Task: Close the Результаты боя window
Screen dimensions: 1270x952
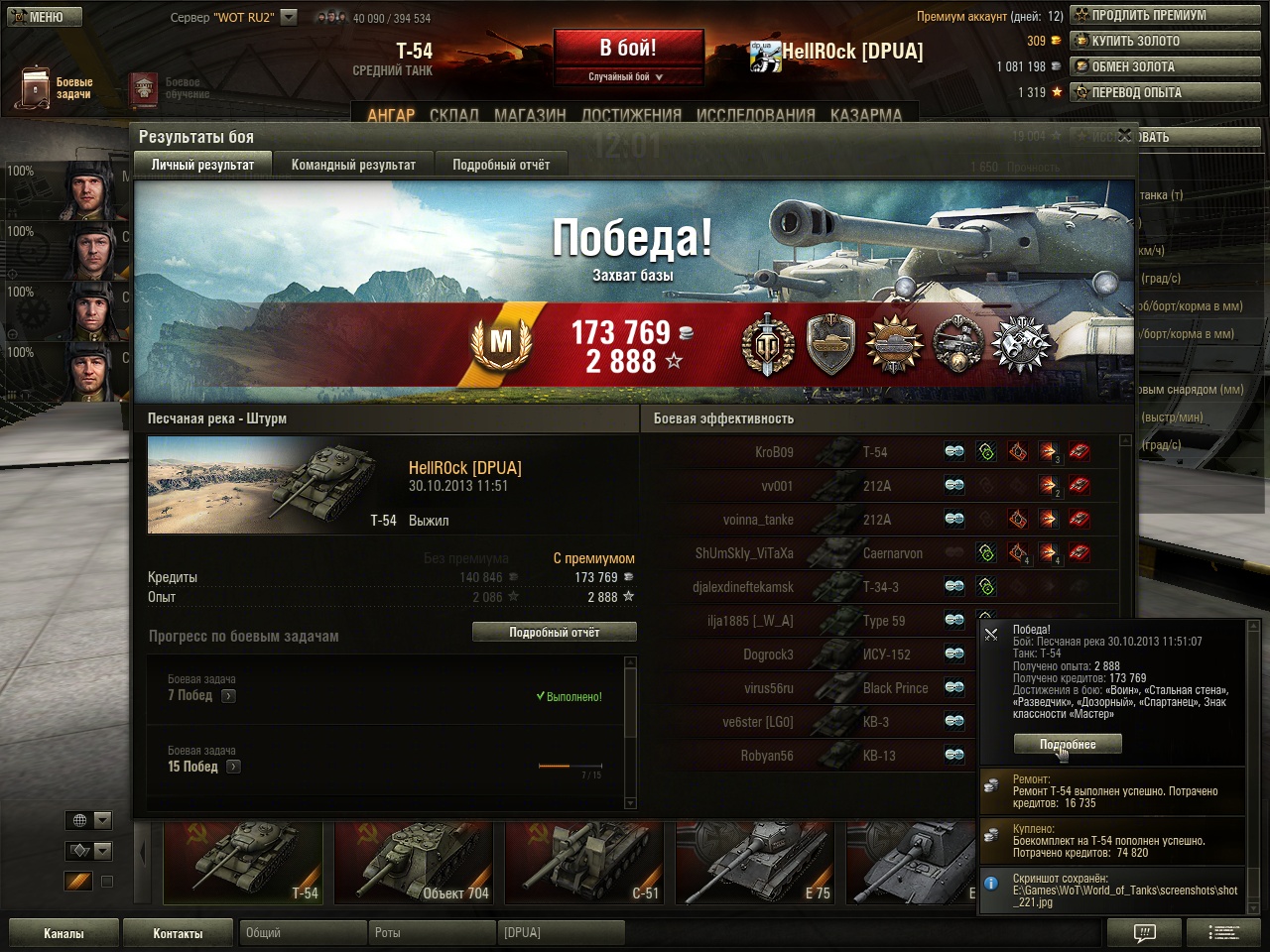Action: pyautogui.click(x=1124, y=135)
